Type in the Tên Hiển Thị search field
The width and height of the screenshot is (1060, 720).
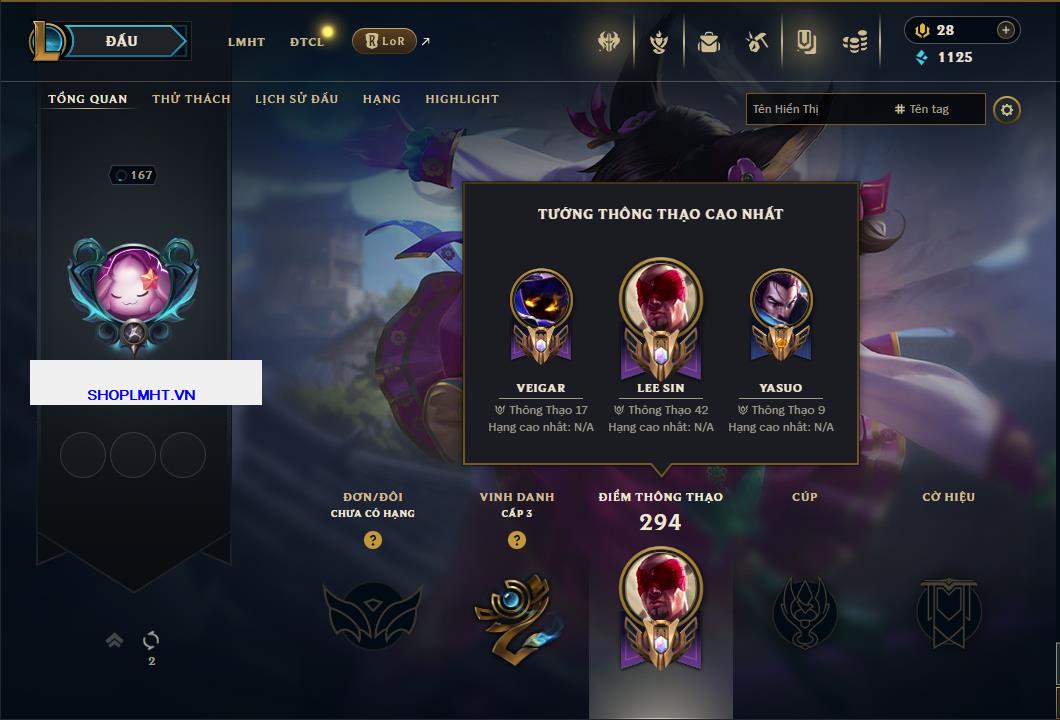(x=815, y=109)
